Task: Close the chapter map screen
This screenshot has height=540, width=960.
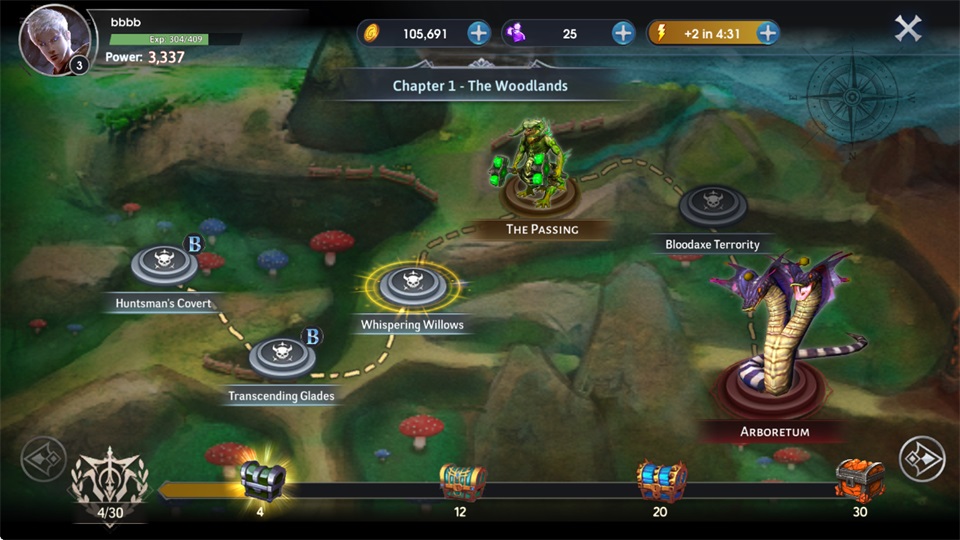Action: tap(908, 28)
